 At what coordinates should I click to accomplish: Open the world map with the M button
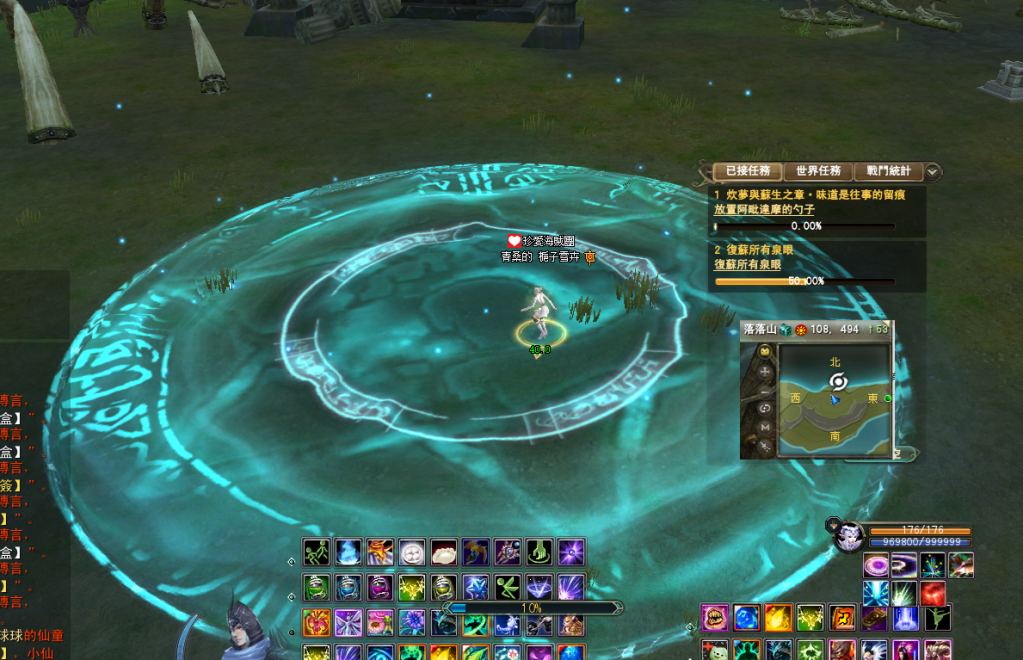click(x=766, y=427)
